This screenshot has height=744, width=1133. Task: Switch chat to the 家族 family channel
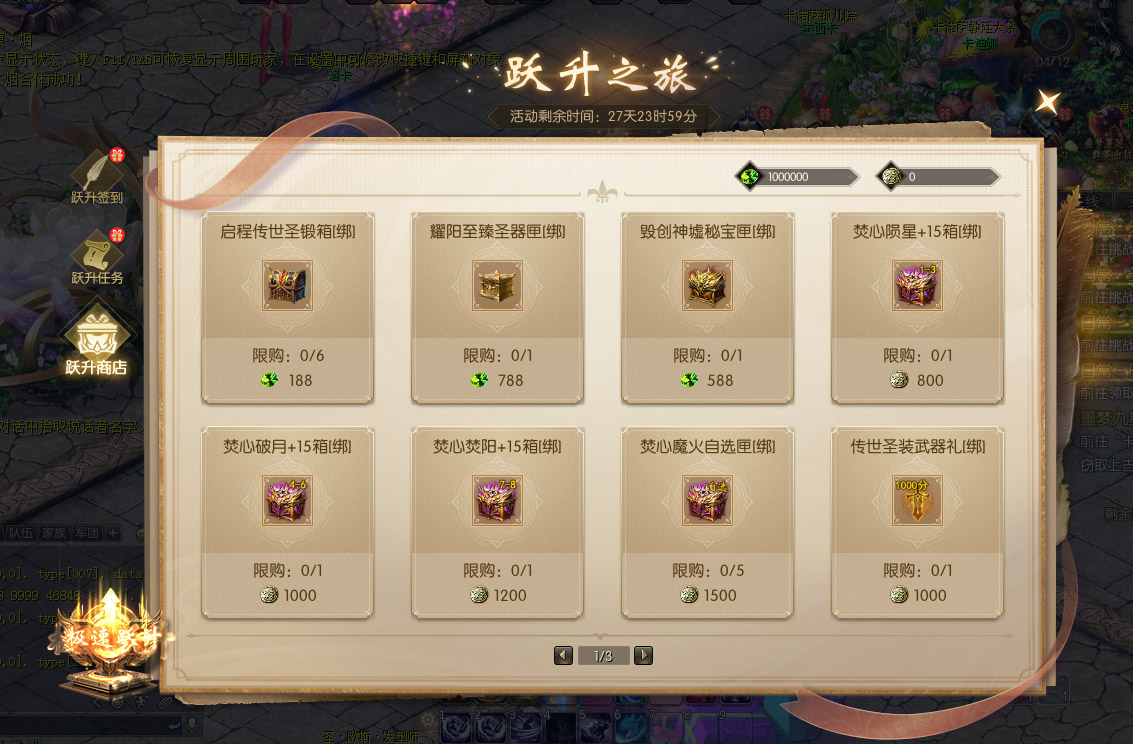point(53,533)
